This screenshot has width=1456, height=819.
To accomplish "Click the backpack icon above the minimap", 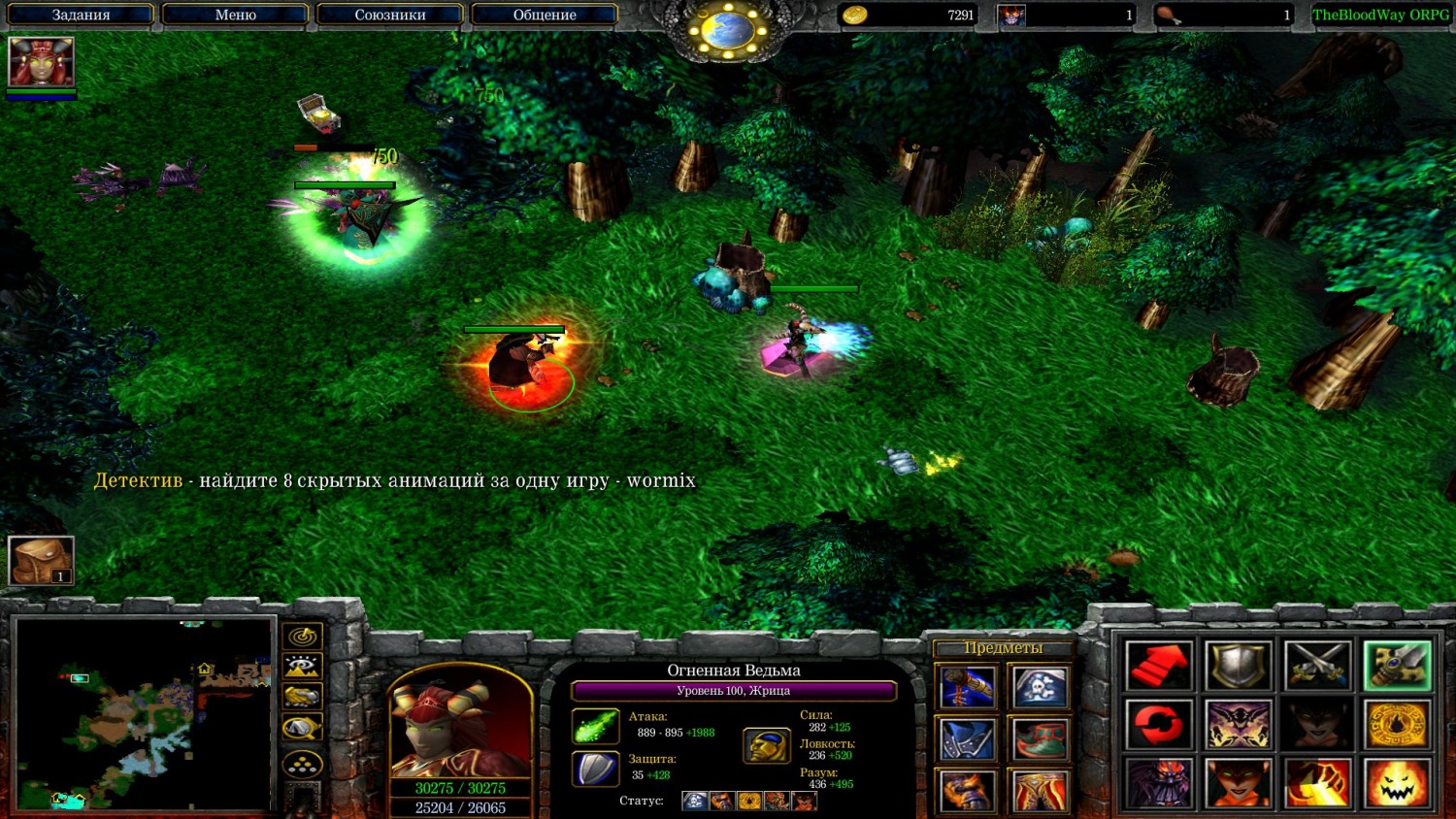I will pos(41,560).
